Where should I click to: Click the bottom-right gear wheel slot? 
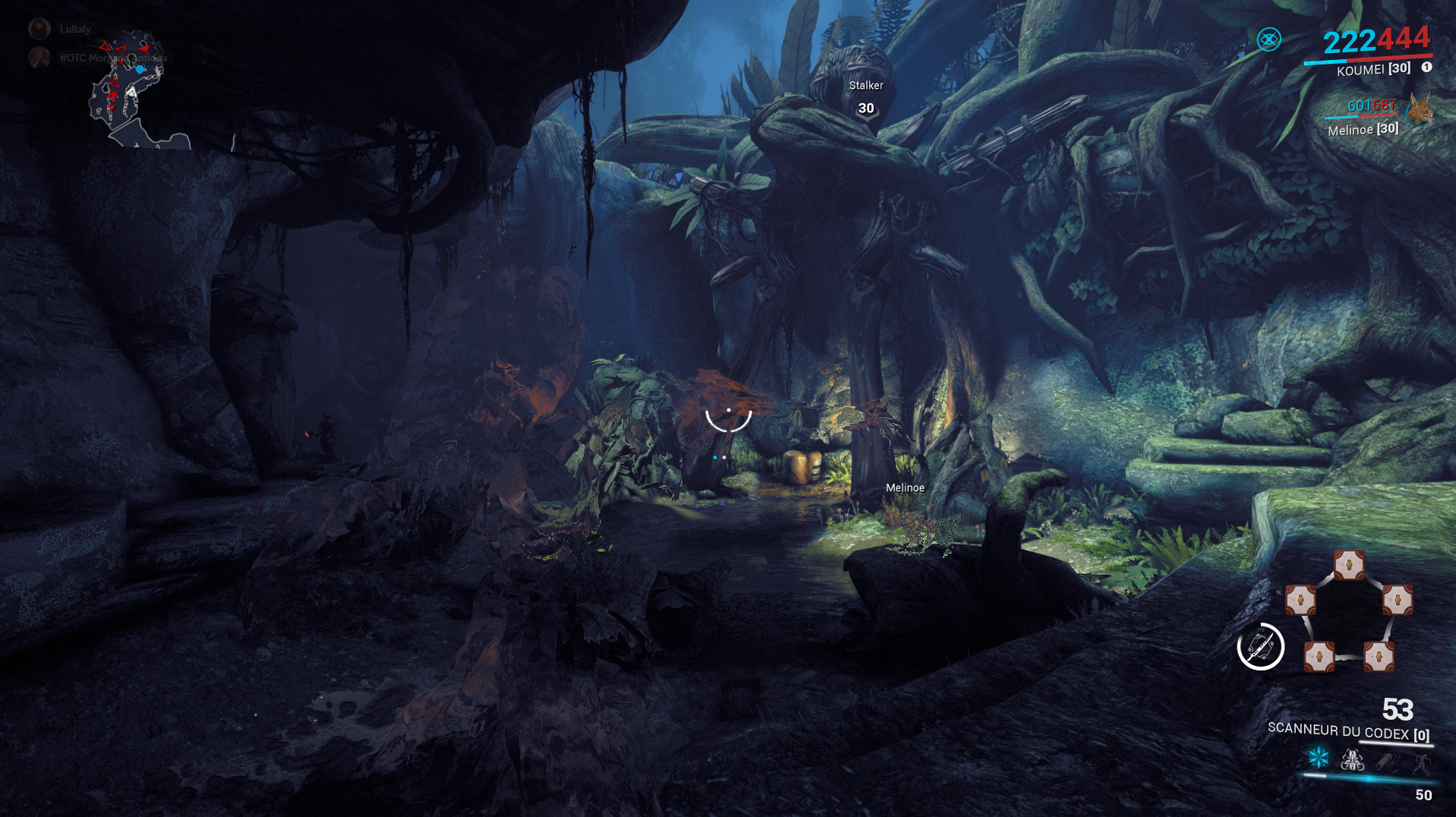pos(1379,656)
